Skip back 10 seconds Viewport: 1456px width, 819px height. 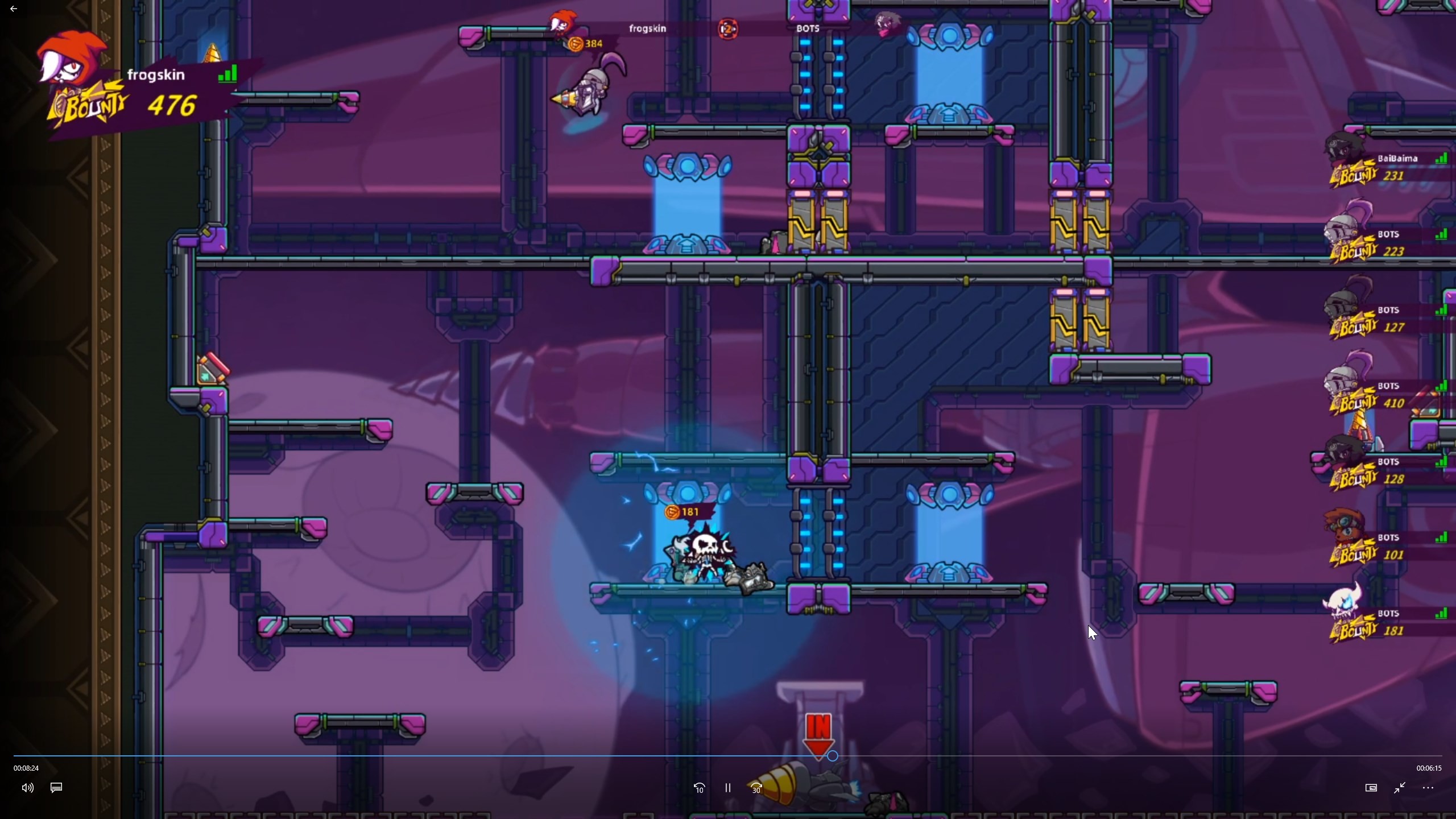[698, 788]
